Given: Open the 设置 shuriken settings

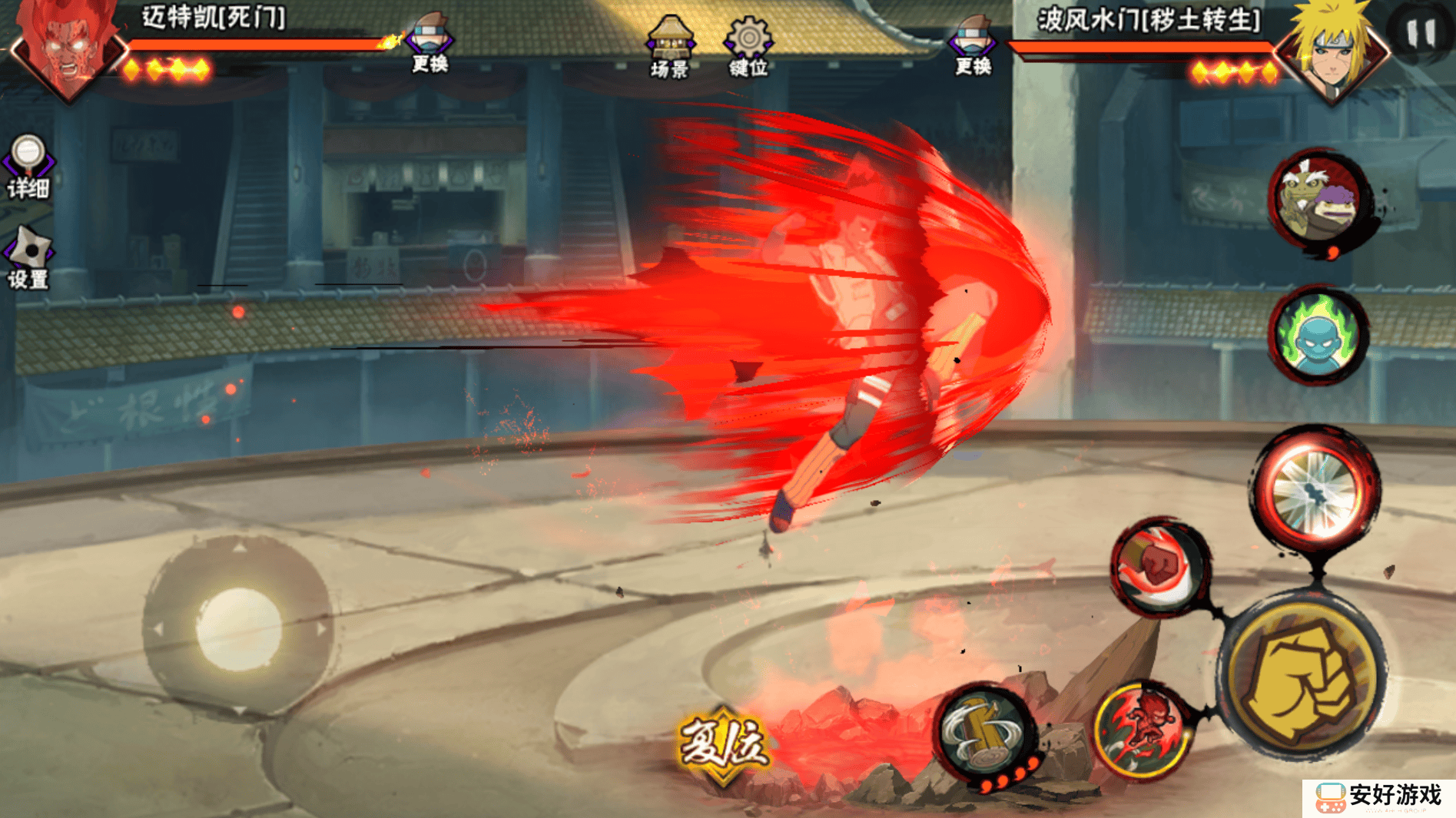Looking at the screenshot, I should [x=28, y=258].
